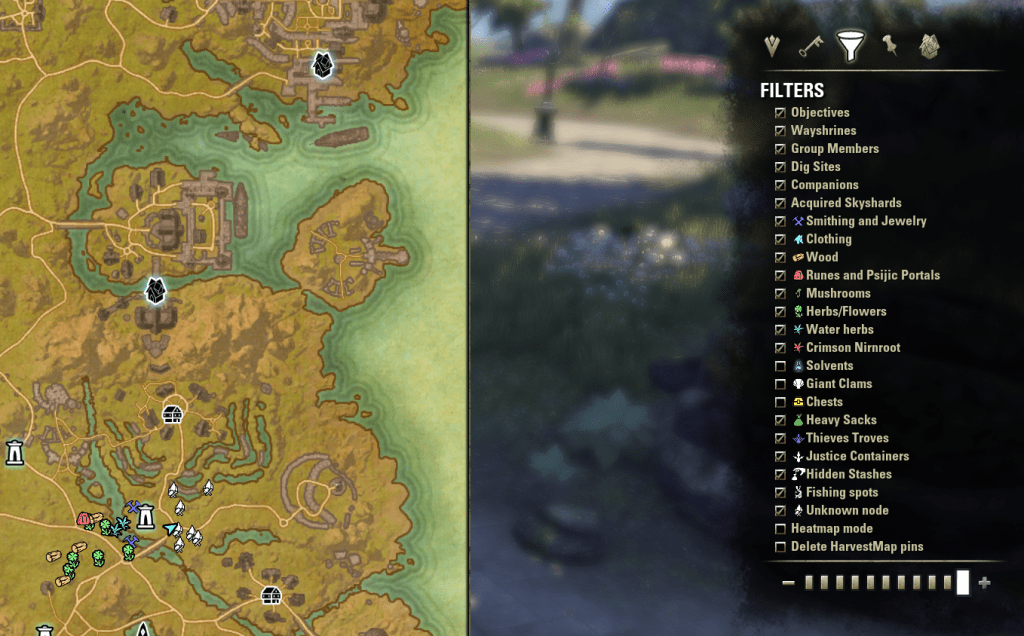
Task: Check Delete HarvestMap pins option
Action: coord(780,547)
